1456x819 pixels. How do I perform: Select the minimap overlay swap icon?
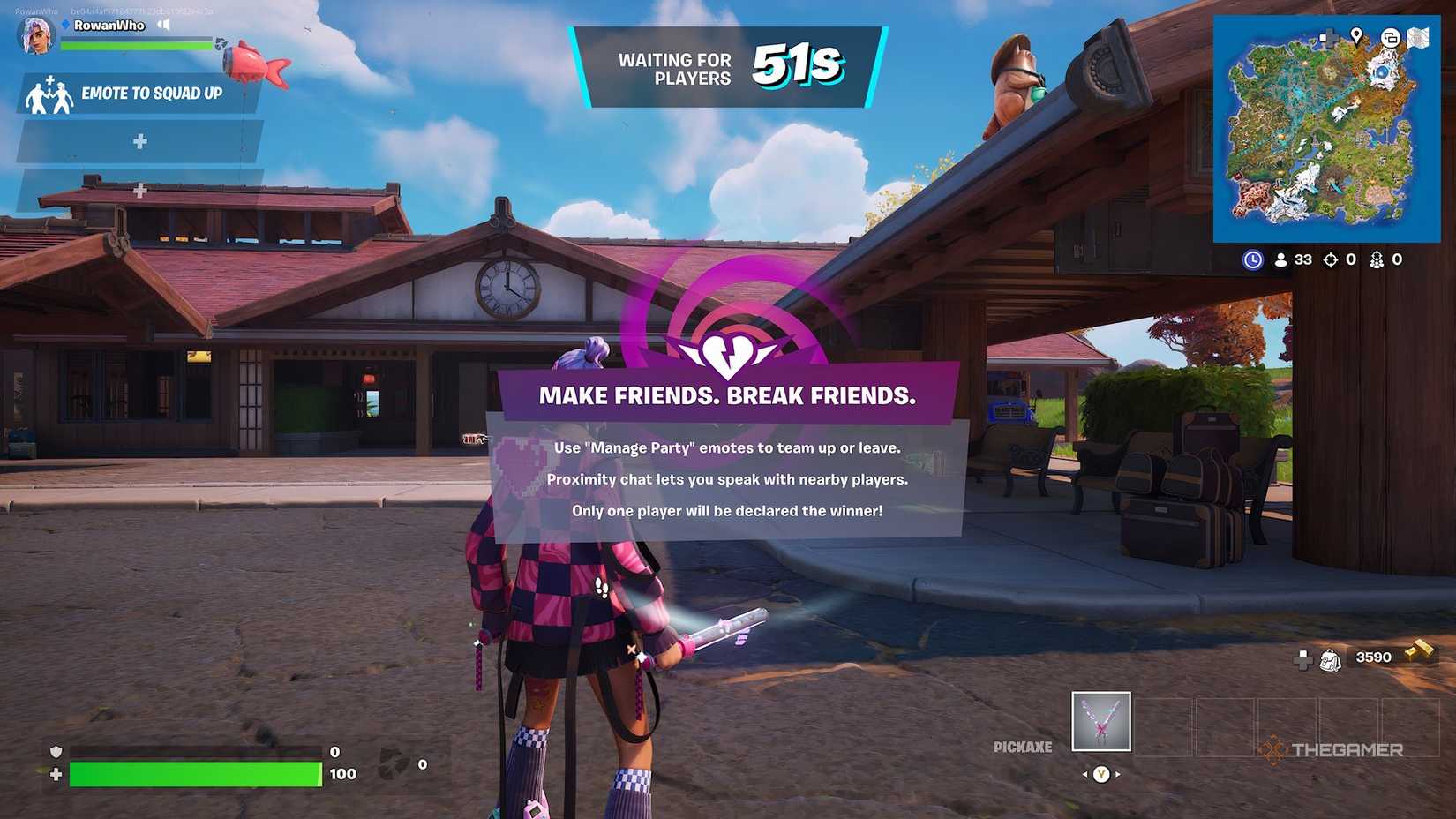pyautogui.click(x=1391, y=37)
